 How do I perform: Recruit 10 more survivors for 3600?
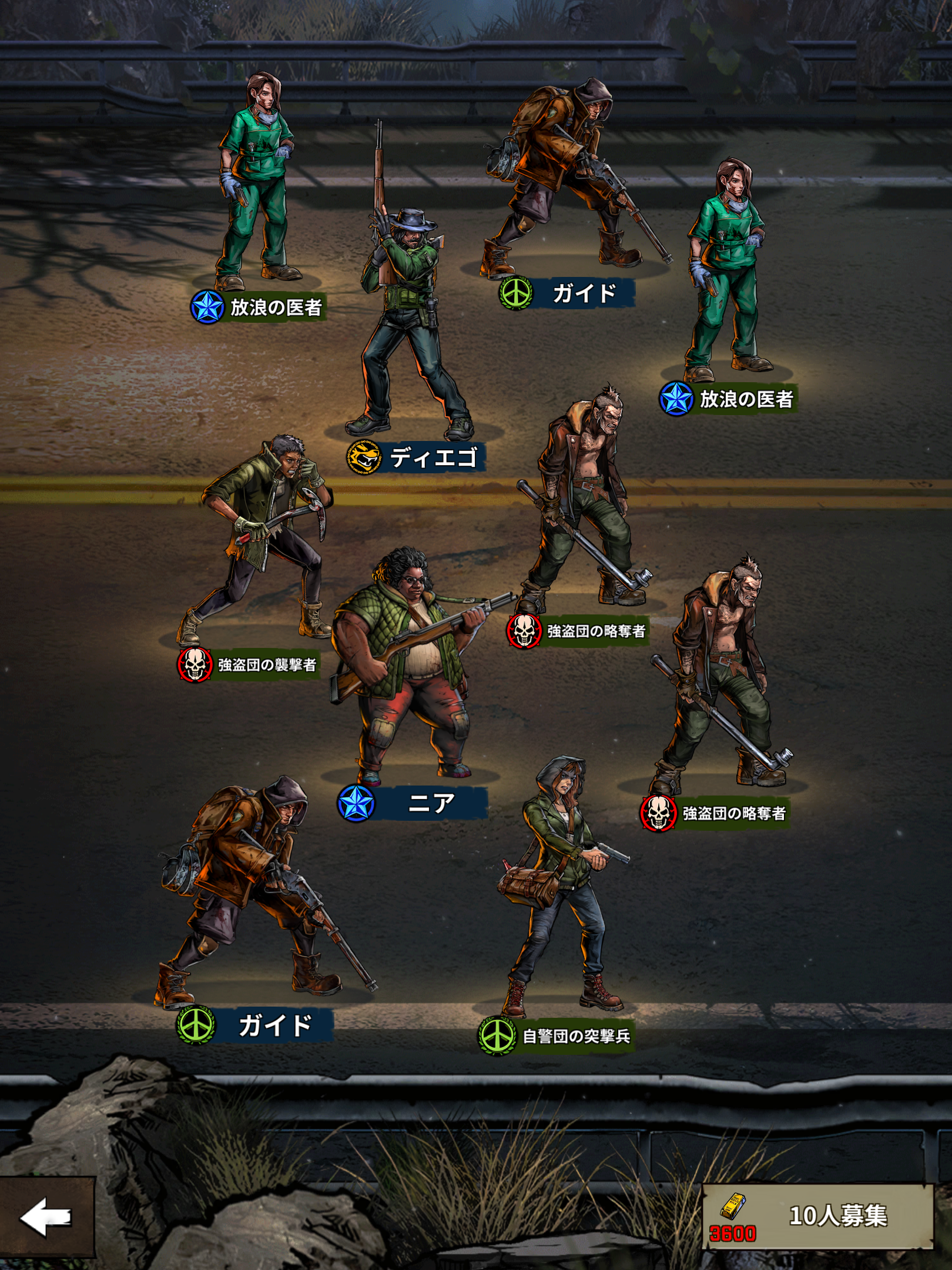pyautogui.click(x=818, y=1216)
